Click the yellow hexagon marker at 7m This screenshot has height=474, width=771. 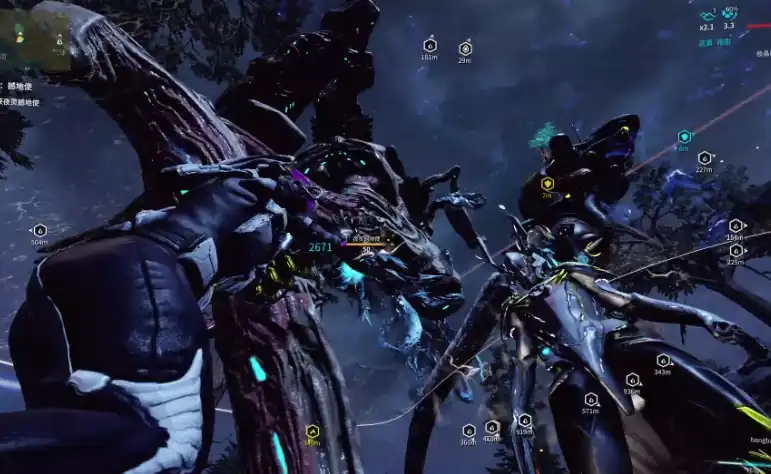coord(547,183)
